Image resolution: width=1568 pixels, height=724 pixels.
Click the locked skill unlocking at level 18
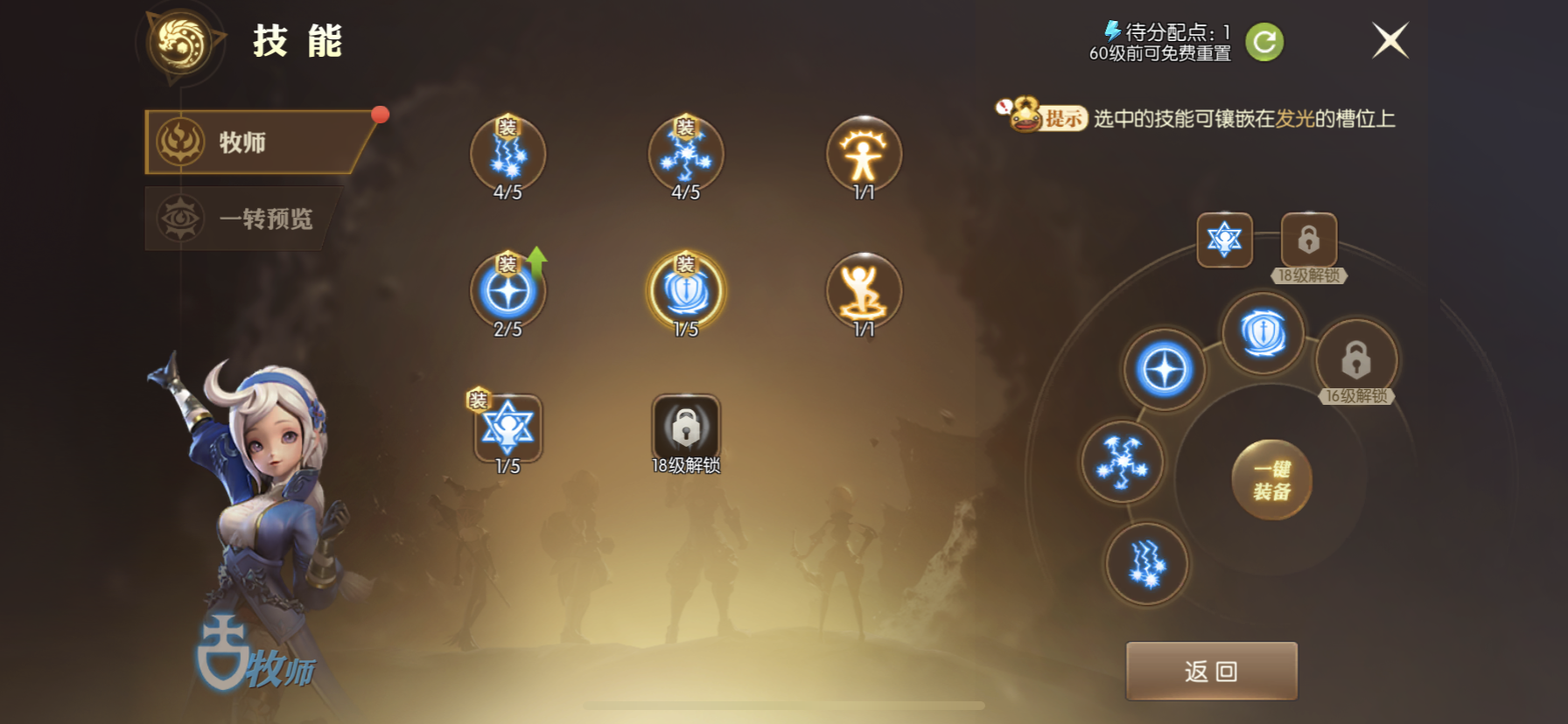(x=686, y=428)
